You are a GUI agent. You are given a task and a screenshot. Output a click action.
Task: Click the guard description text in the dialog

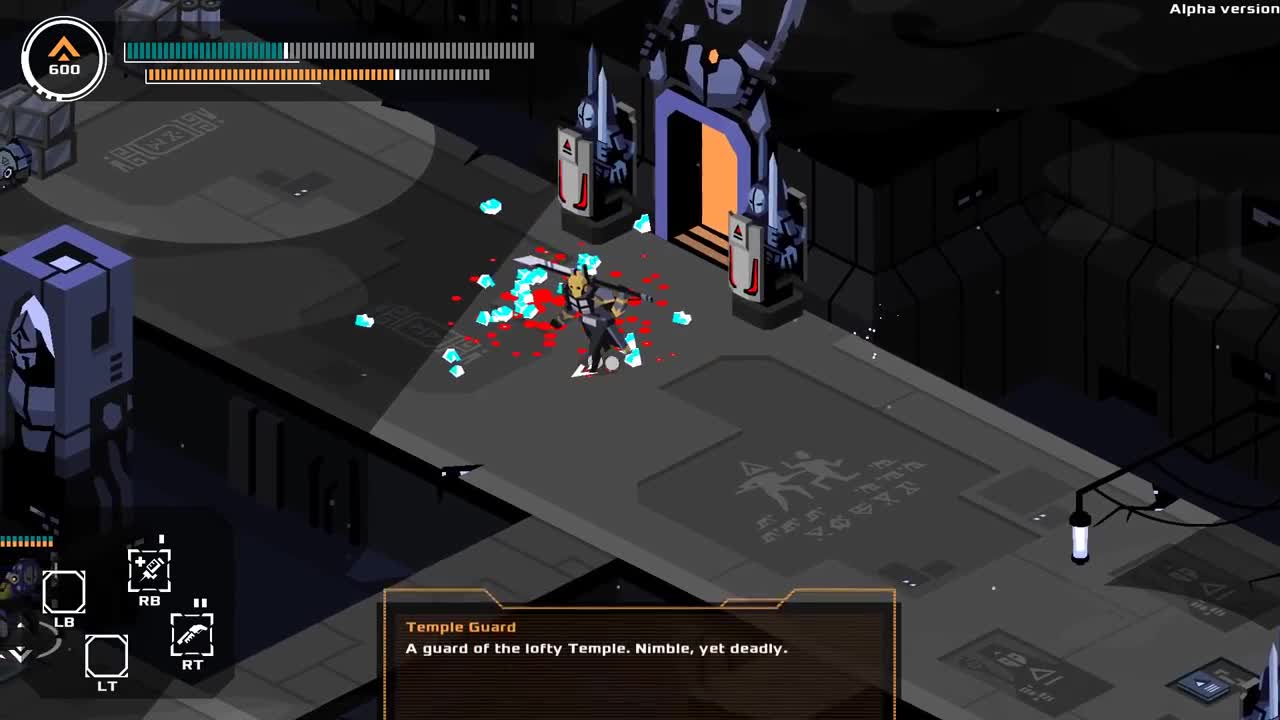tap(595, 648)
